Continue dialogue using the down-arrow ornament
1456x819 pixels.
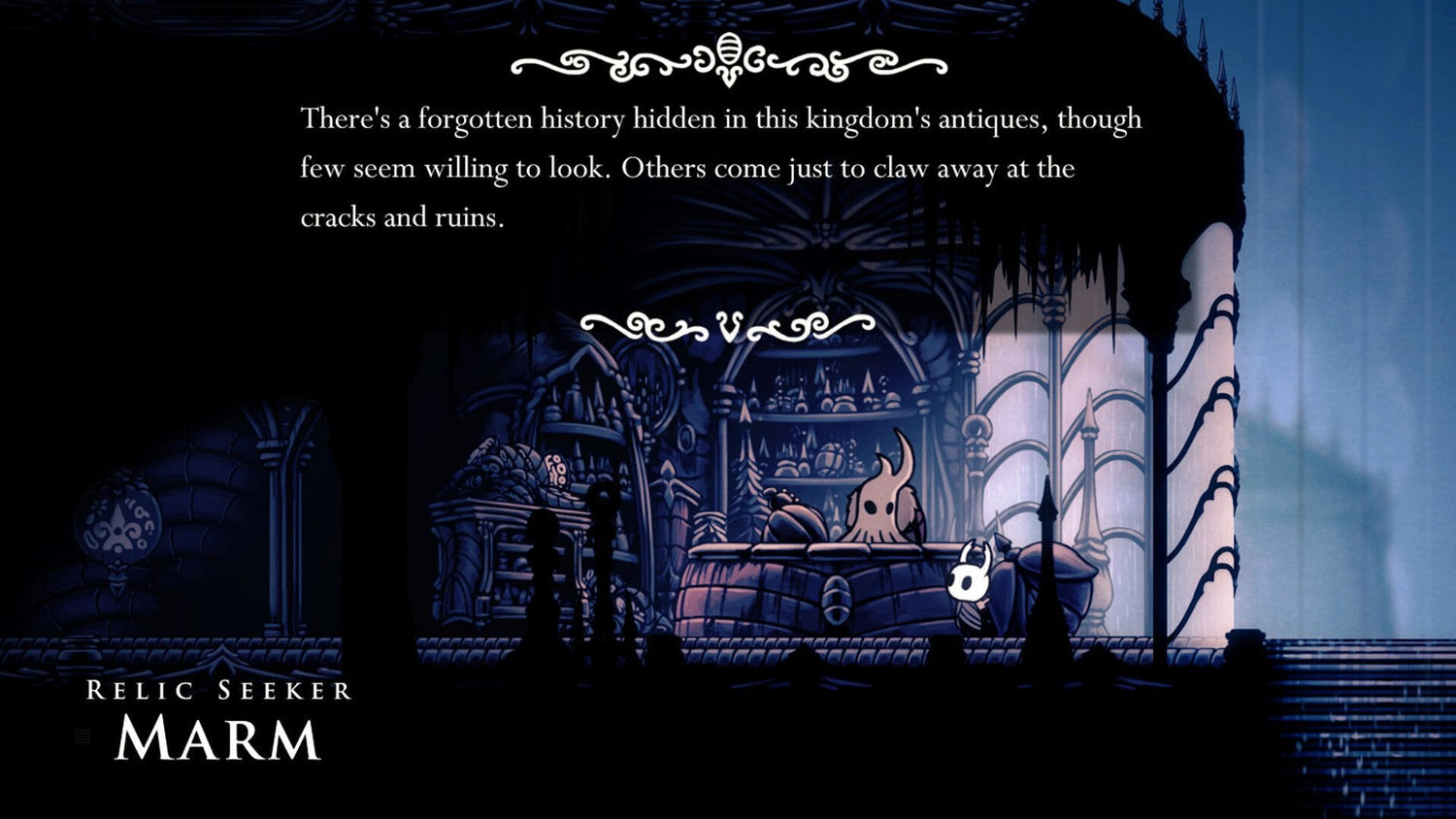[728, 326]
